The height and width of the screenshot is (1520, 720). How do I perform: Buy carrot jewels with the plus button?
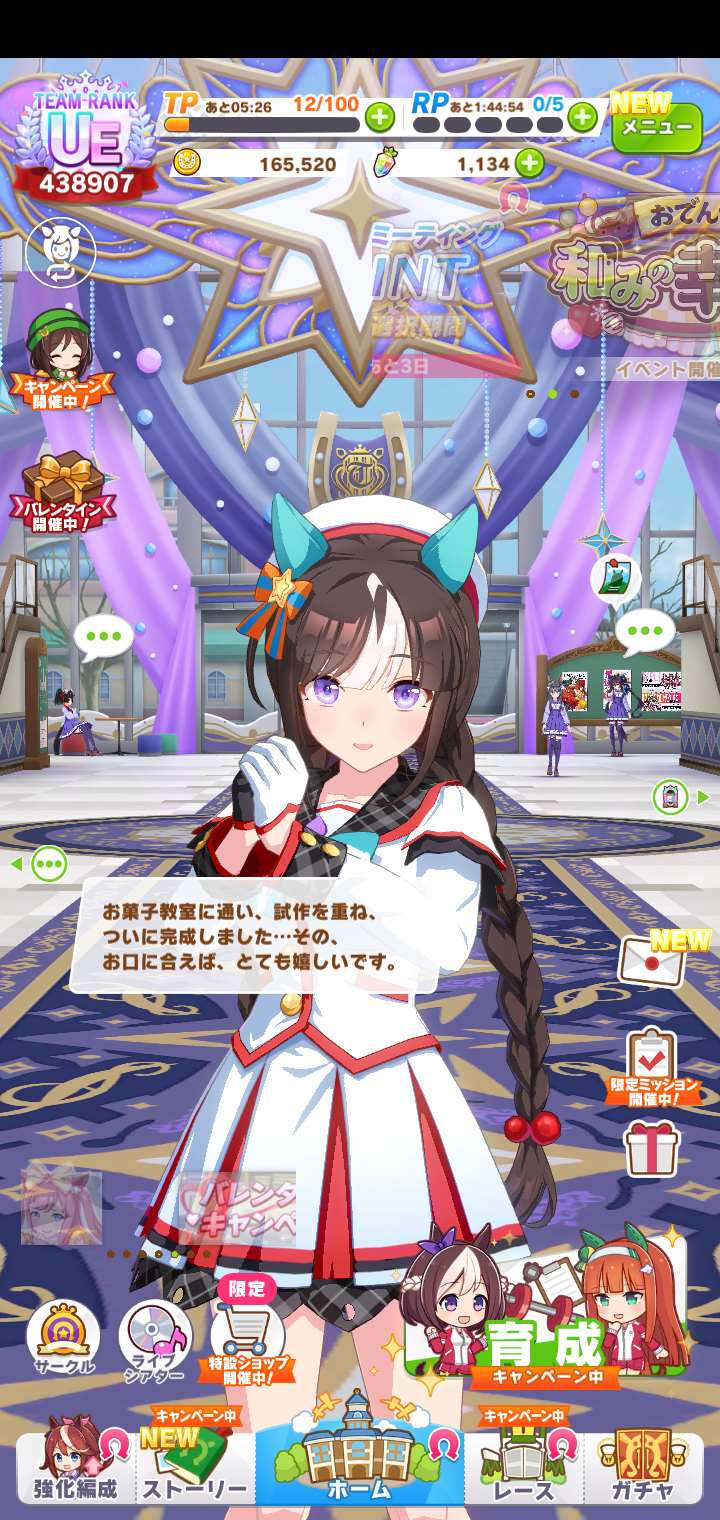coord(529,163)
